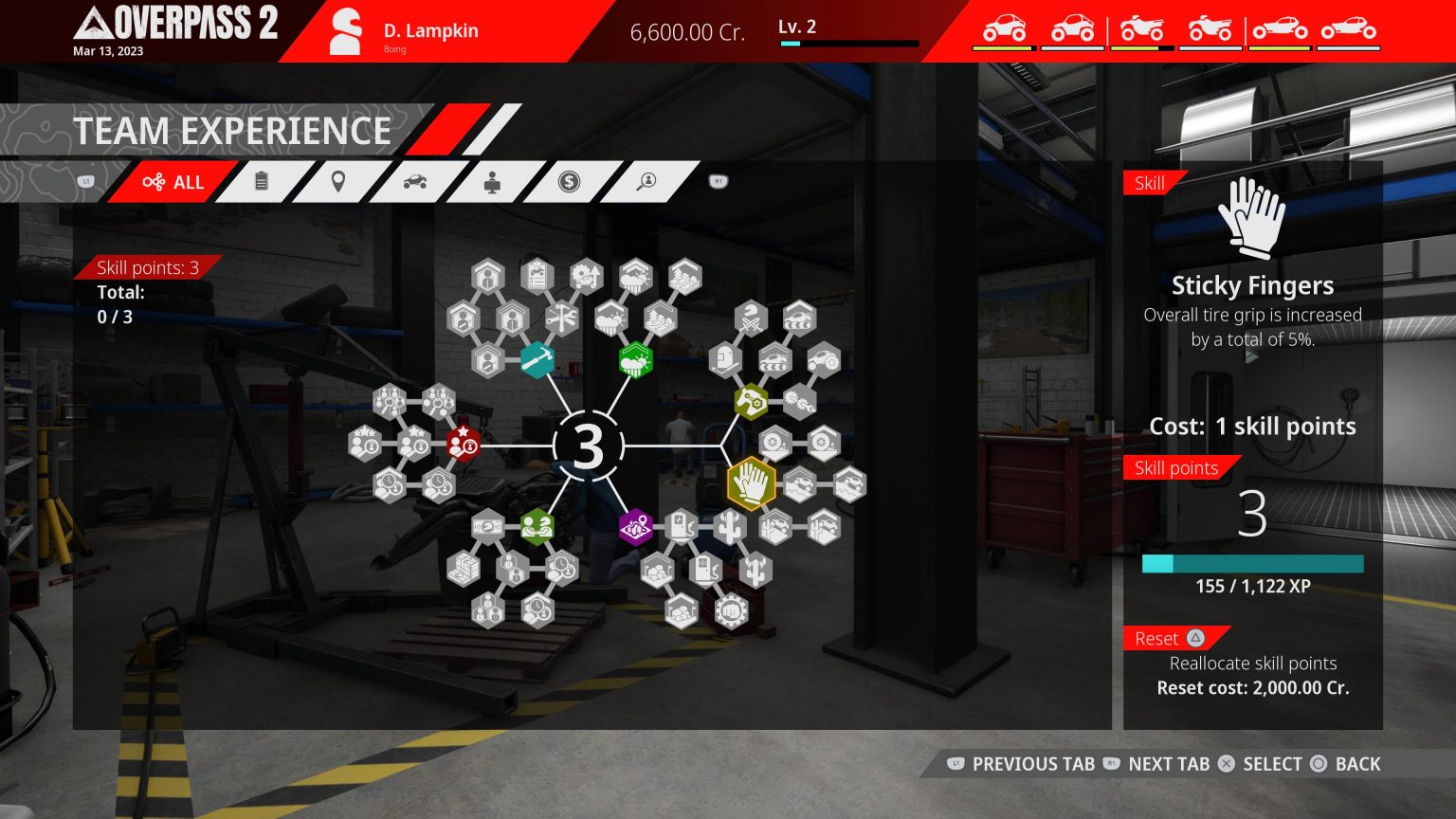Screen dimensions: 1456x819
Task: Select the green handshake skill node
Action: 538,528
